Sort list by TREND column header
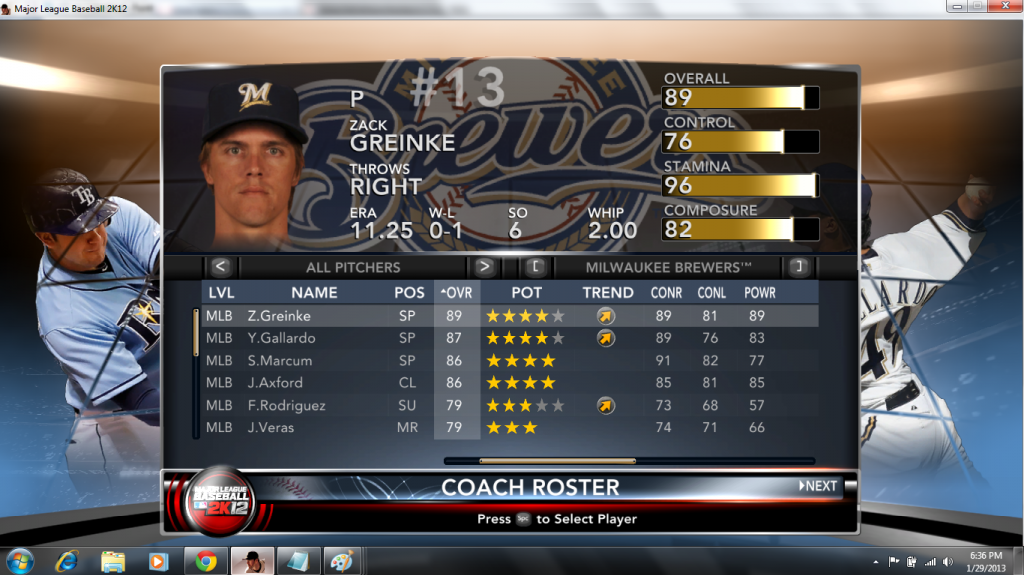This screenshot has height=575, width=1024. tap(608, 293)
